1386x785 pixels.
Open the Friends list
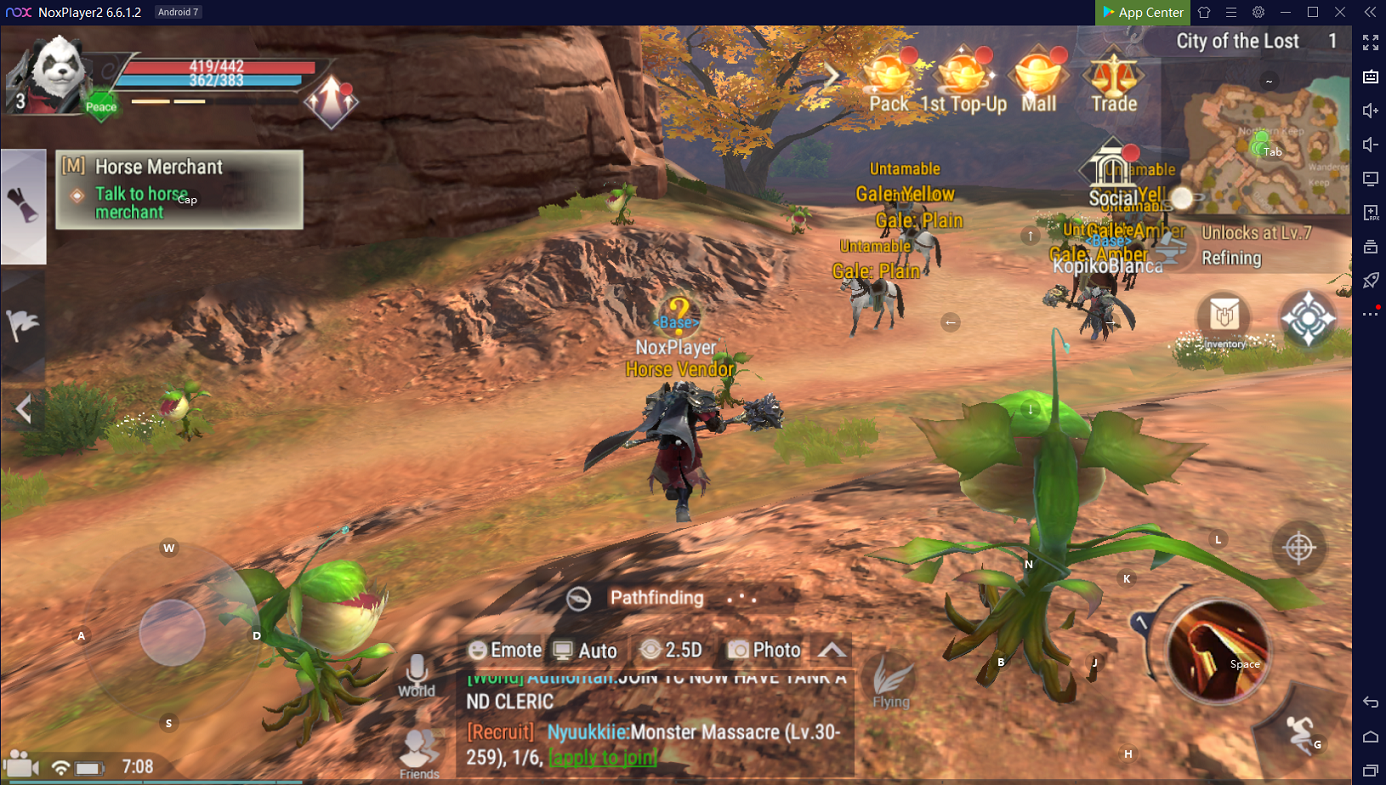[x=419, y=753]
